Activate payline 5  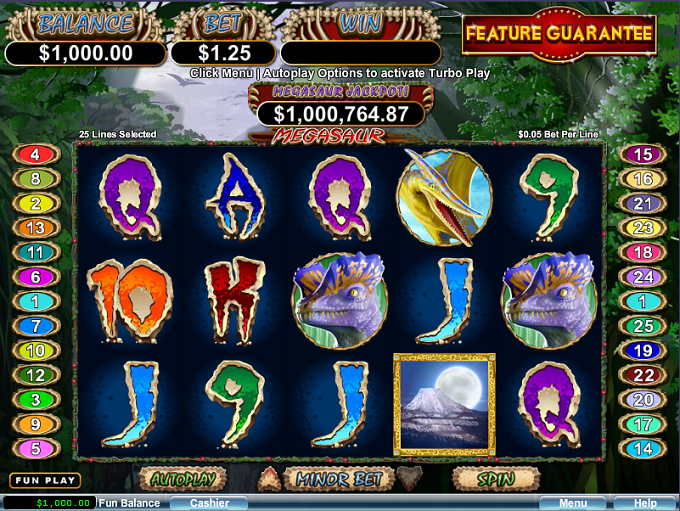click(x=35, y=449)
